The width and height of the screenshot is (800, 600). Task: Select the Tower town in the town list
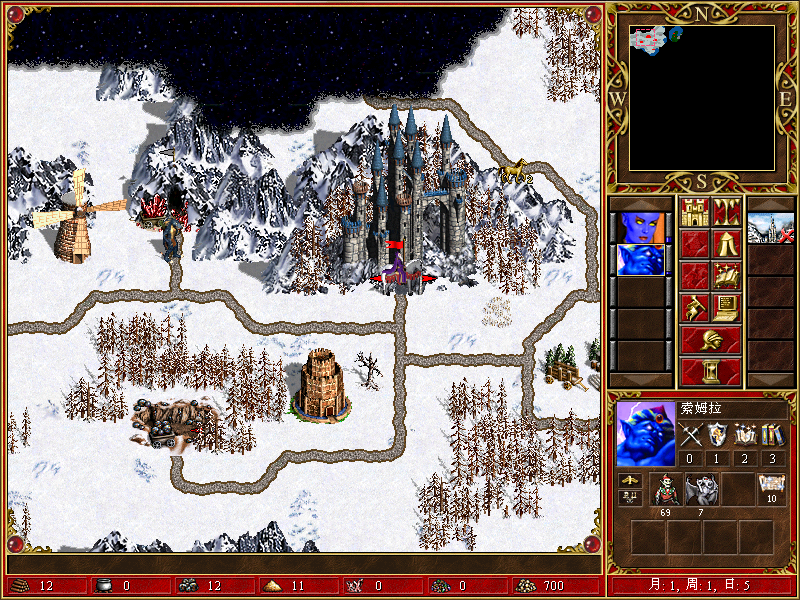(x=770, y=227)
